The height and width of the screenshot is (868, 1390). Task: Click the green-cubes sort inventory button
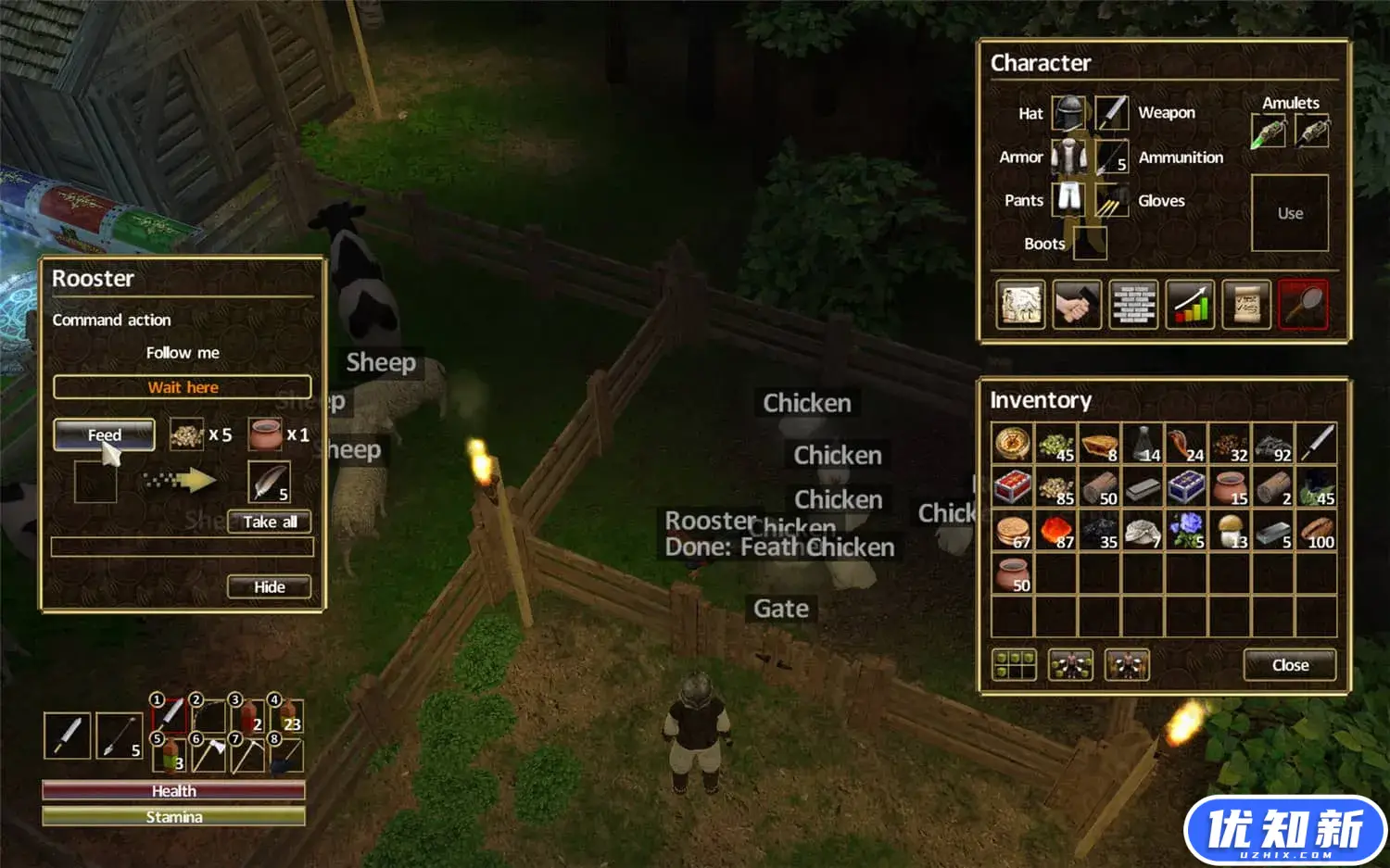(1014, 664)
